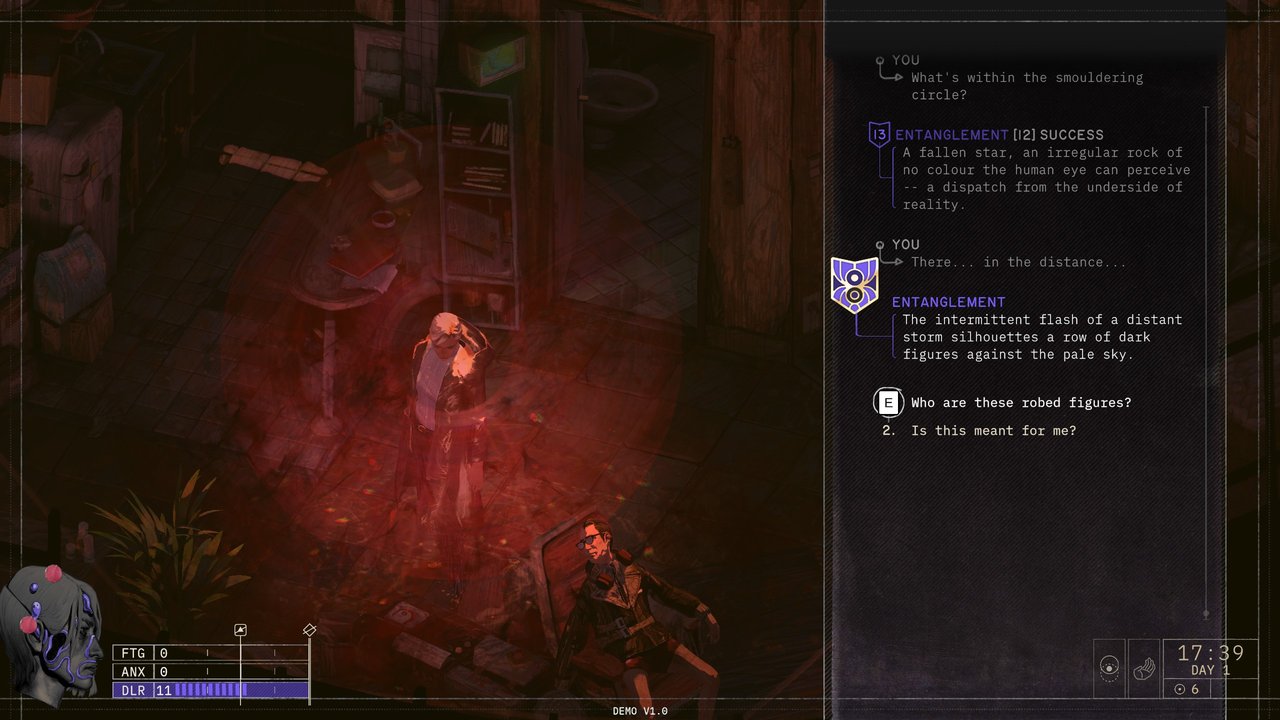The image size is (1280, 720).
Task: Ask 'Who are these robed figures?'
Action: [1020, 403]
